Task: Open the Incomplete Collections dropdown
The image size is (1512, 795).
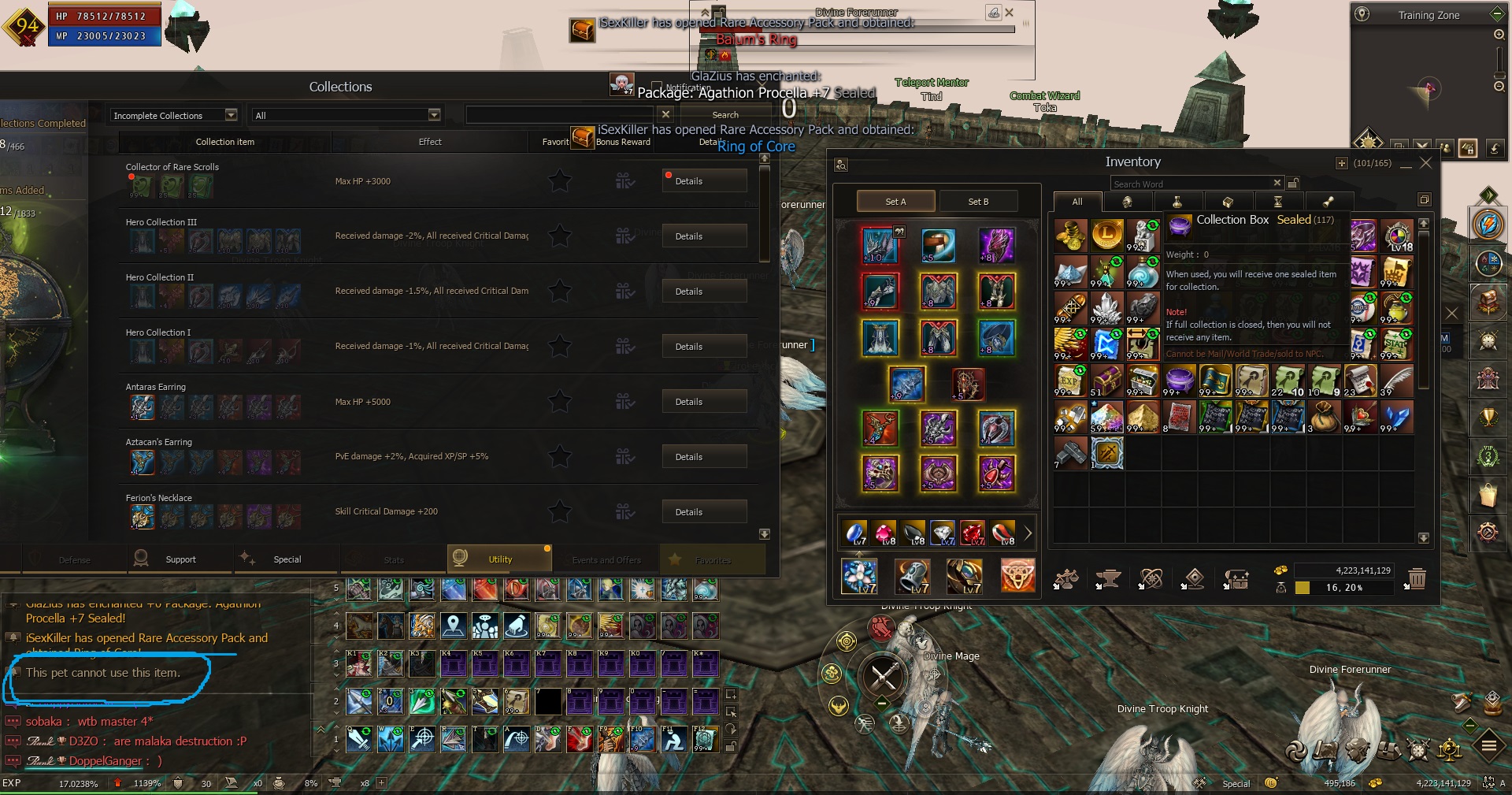Action: (x=174, y=116)
